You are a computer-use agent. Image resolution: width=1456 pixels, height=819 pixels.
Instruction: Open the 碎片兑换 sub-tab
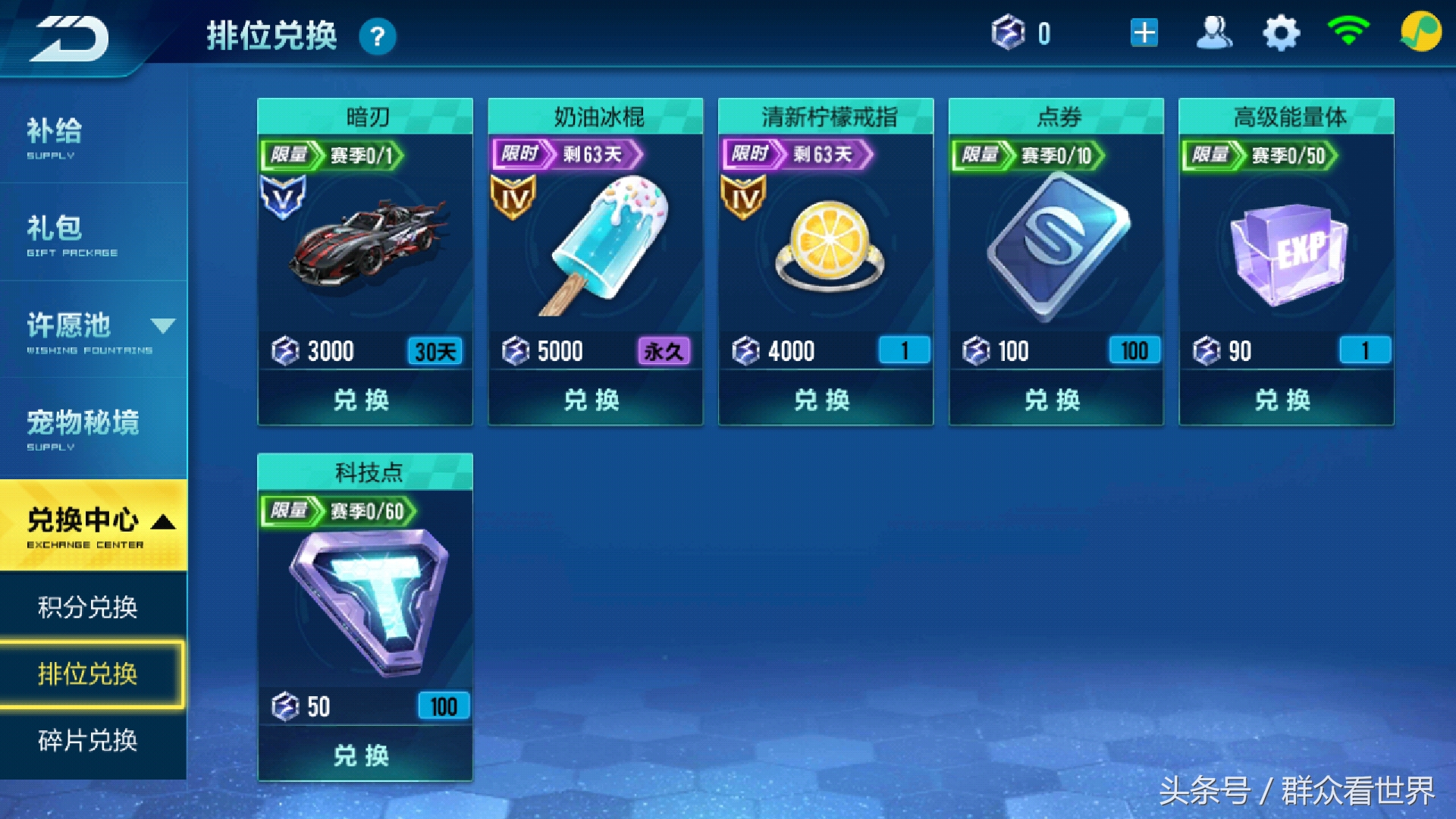pyautogui.click(x=88, y=740)
